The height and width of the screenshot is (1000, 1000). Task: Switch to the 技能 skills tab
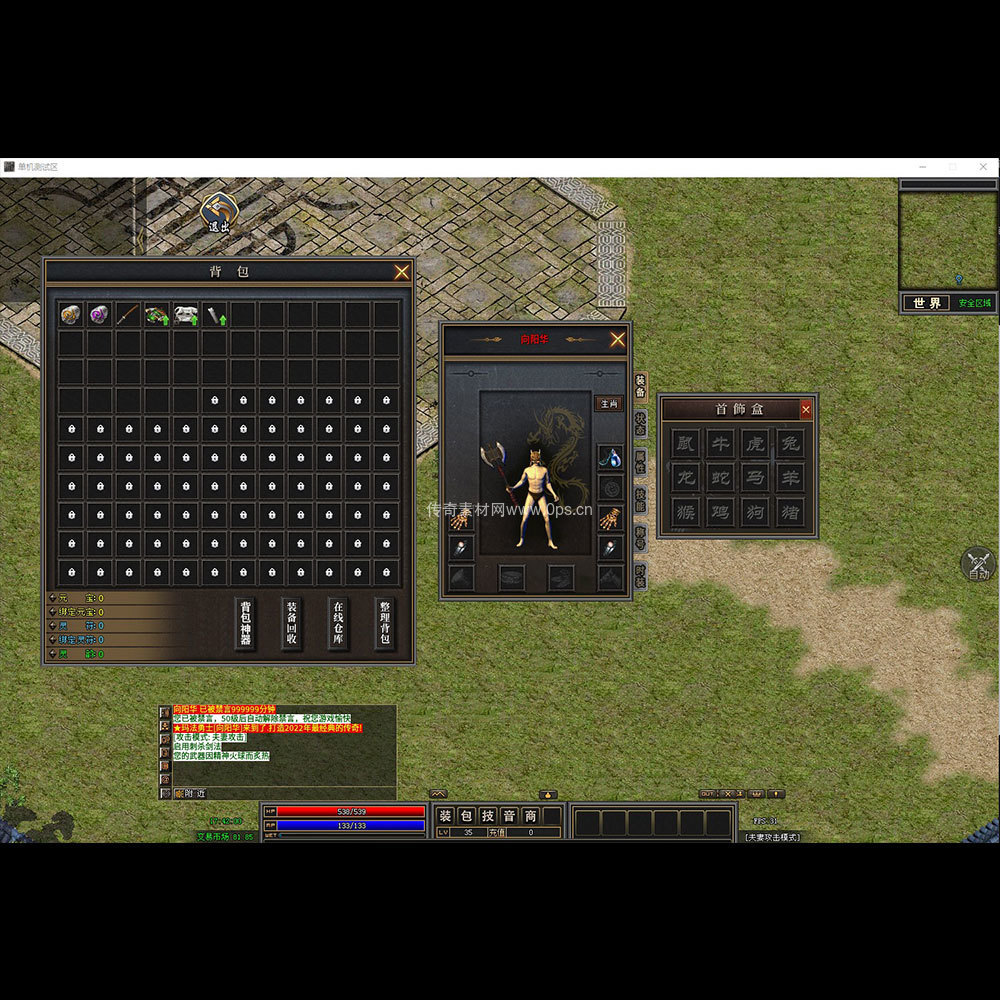[x=640, y=500]
